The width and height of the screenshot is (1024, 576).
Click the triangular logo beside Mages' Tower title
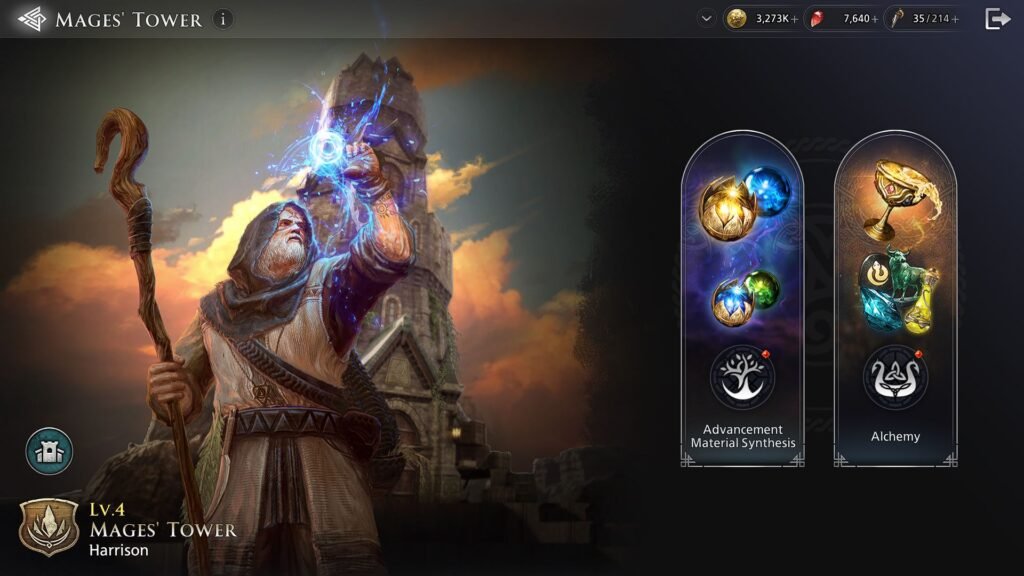coord(32,19)
